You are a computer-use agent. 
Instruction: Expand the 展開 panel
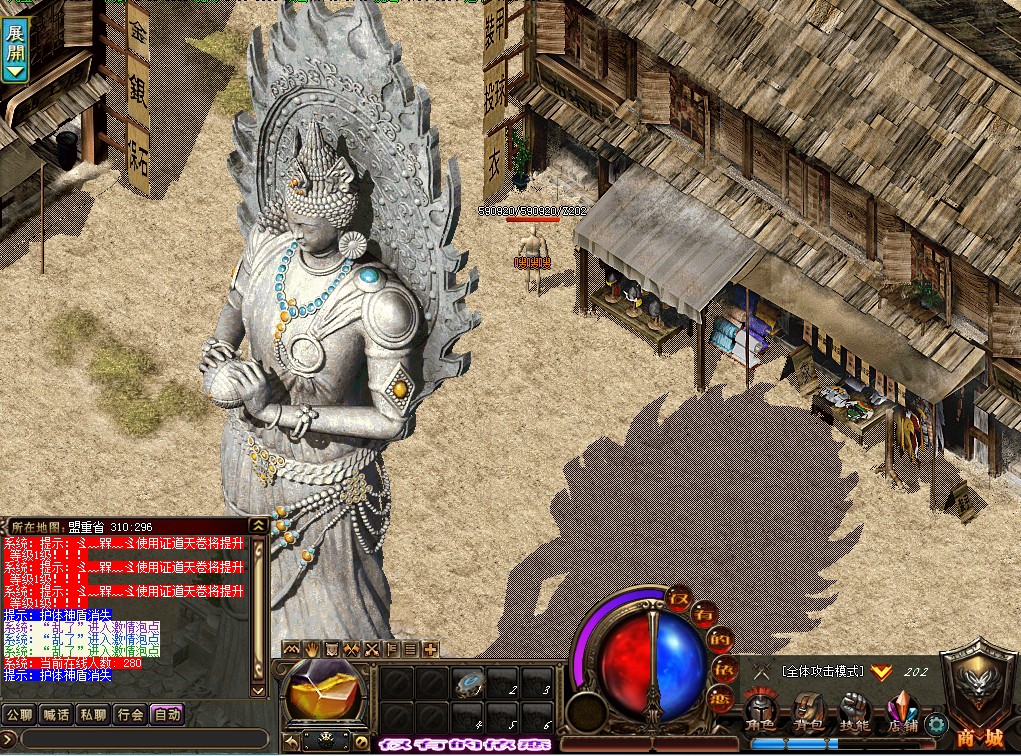pos(15,50)
